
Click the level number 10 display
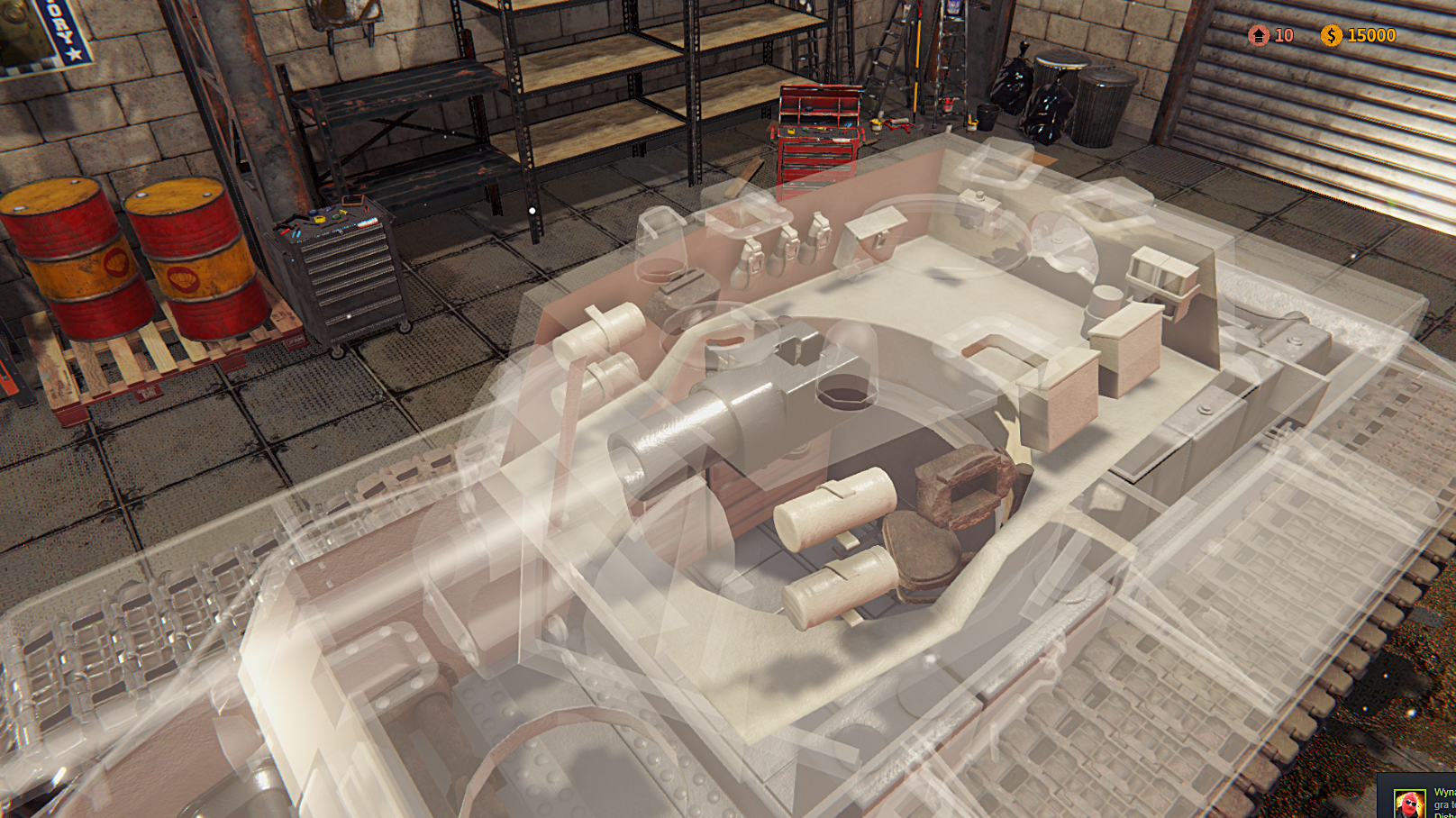point(1283,37)
